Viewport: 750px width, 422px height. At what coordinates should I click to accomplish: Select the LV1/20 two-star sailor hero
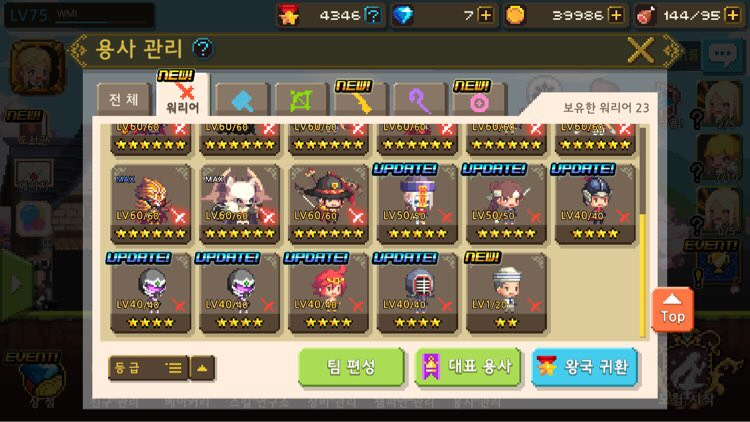point(506,294)
